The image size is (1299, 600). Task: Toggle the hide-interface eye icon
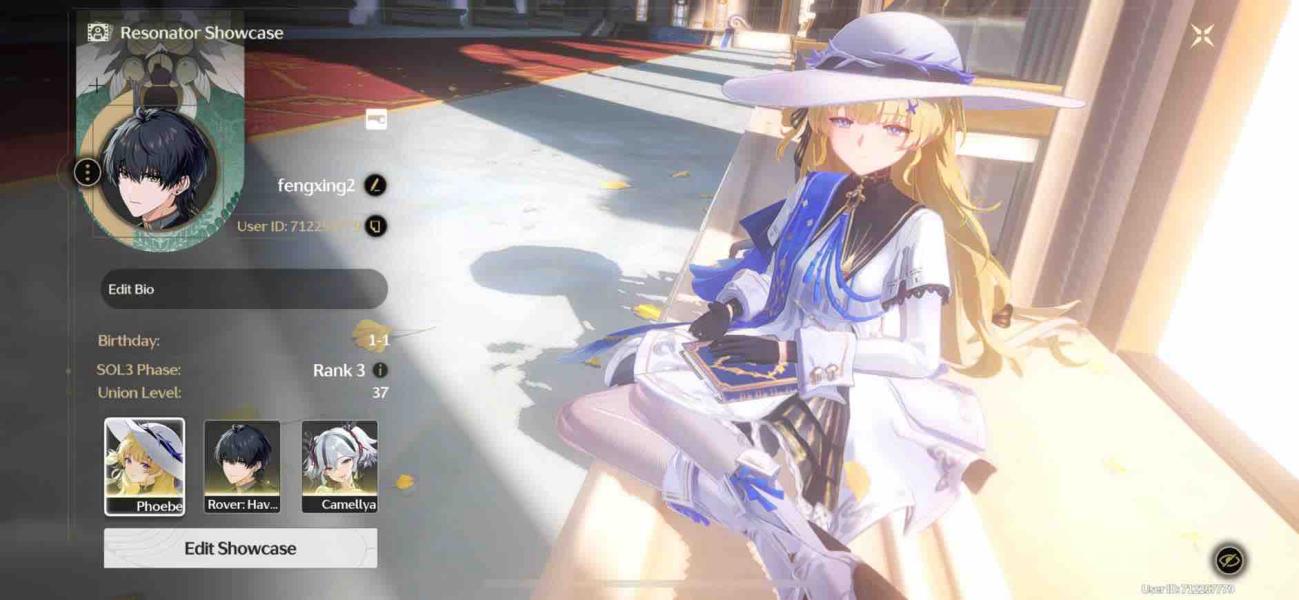click(x=1229, y=559)
